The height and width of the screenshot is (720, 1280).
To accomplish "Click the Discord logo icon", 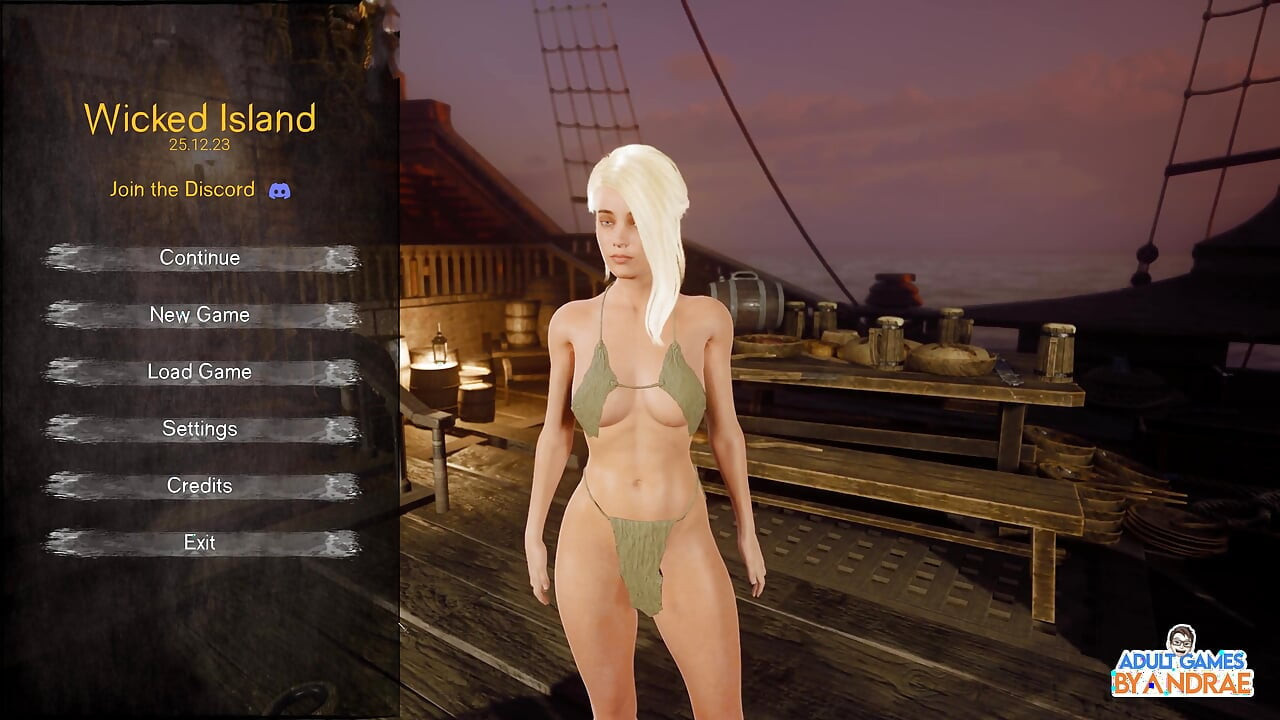I will pyautogui.click(x=280, y=190).
